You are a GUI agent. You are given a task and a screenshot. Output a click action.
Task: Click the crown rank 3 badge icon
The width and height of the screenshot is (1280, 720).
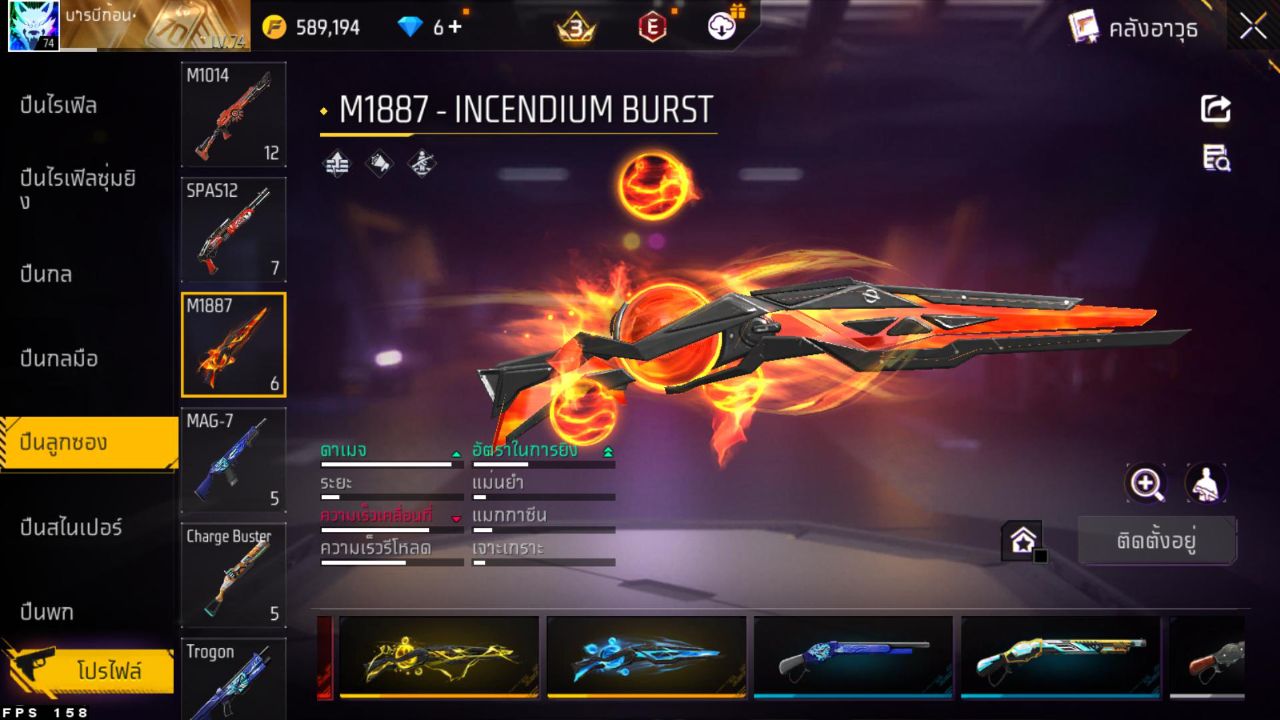573,27
